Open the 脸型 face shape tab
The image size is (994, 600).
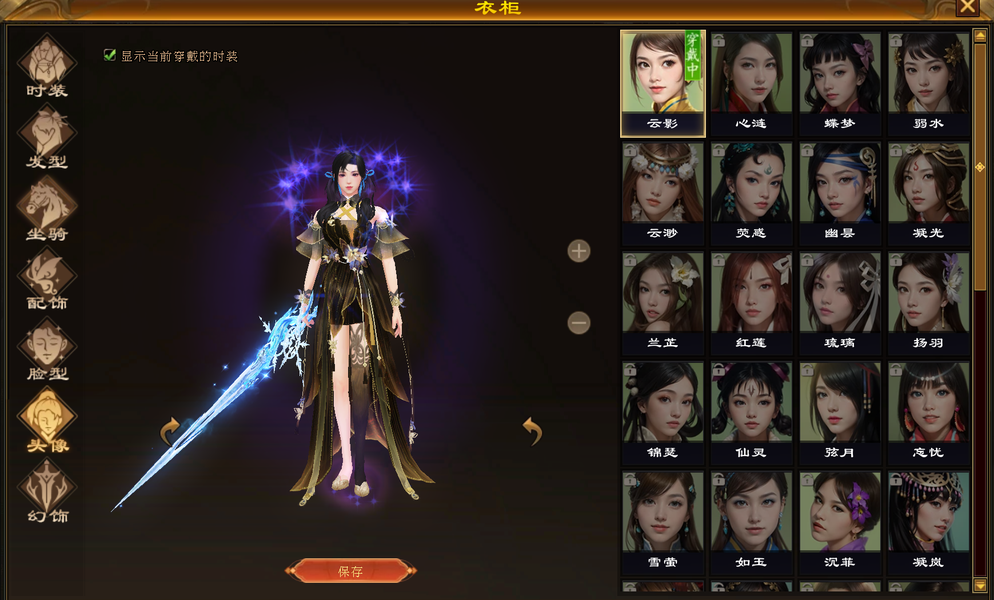(x=46, y=350)
